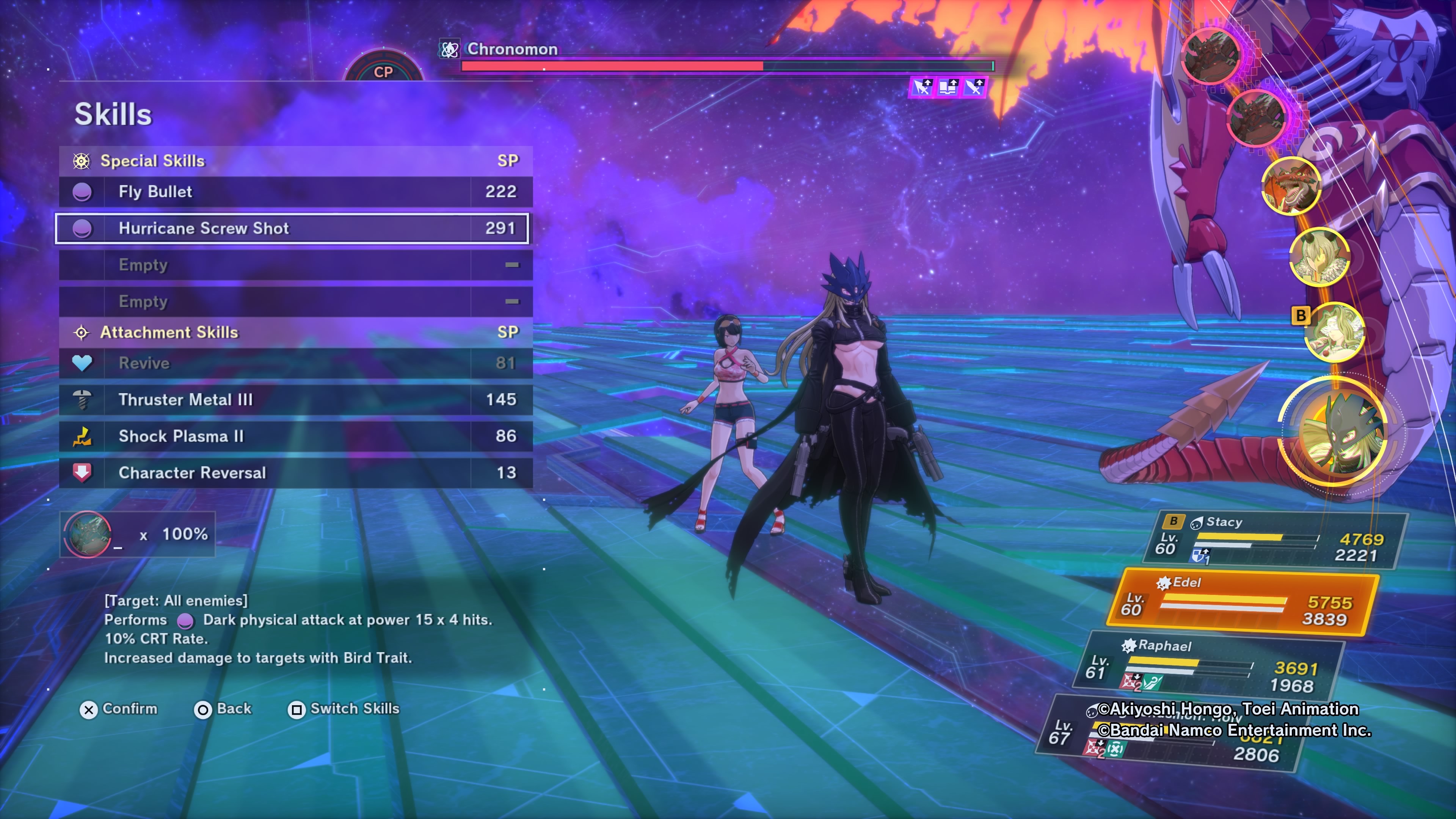Select the red dragon turn-order portrait
The image size is (1456, 819).
pyautogui.click(x=1291, y=186)
